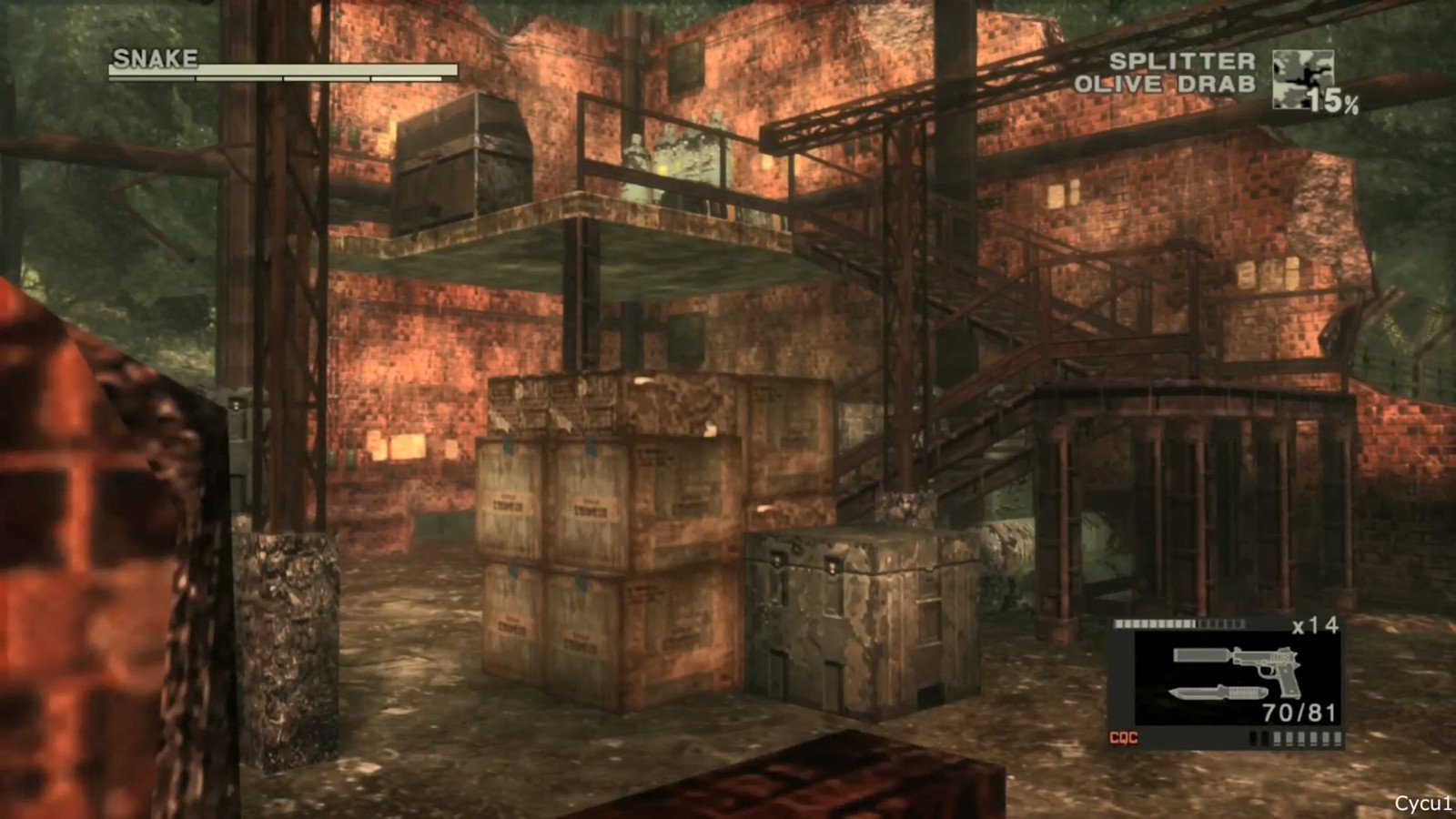Click the camouflage index icon
This screenshot has height=819, width=1456.
[x=1301, y=79]
